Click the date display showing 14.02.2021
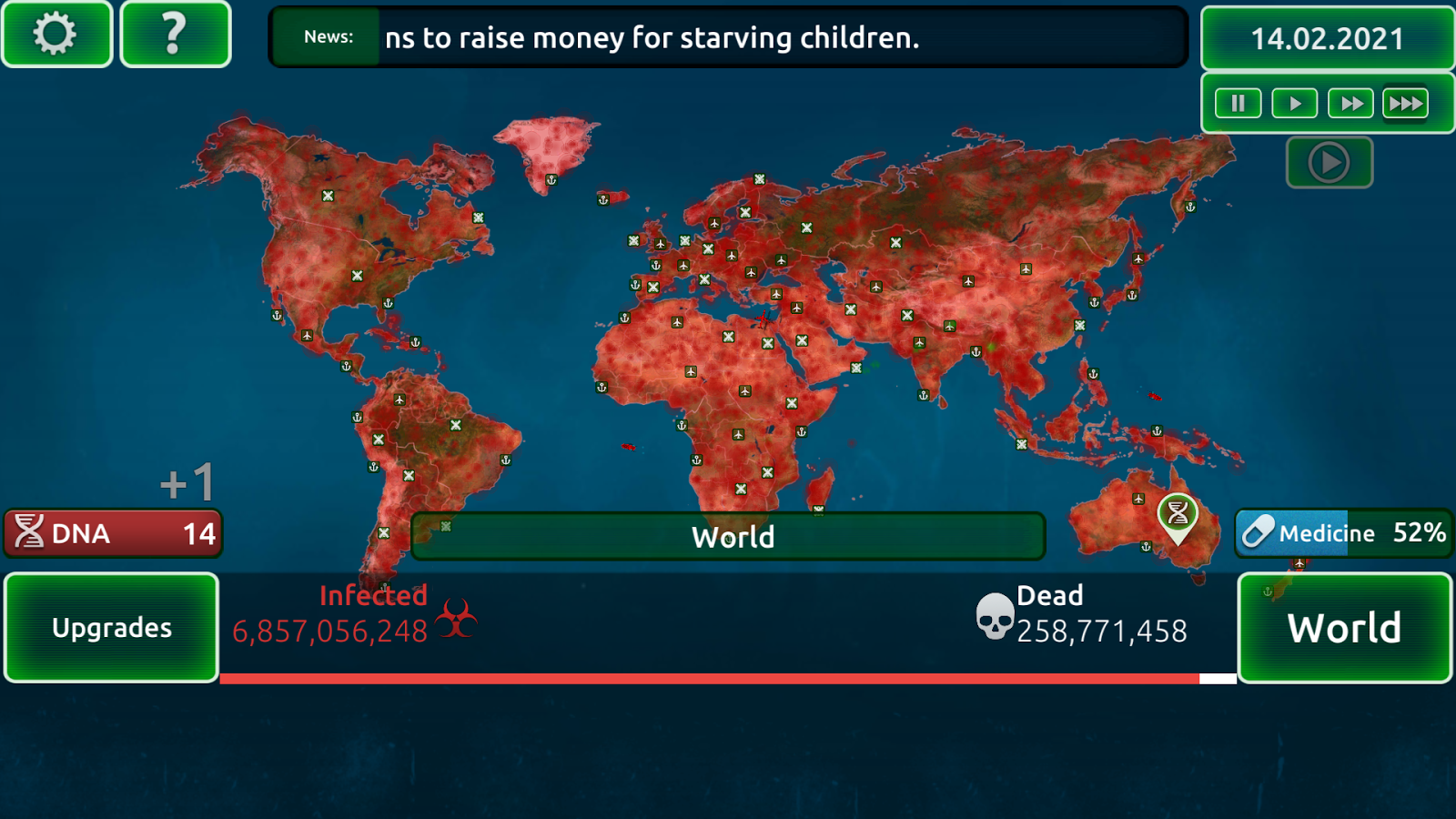Viewport: 1456px width, 819px height. (x=1326, y=38)
